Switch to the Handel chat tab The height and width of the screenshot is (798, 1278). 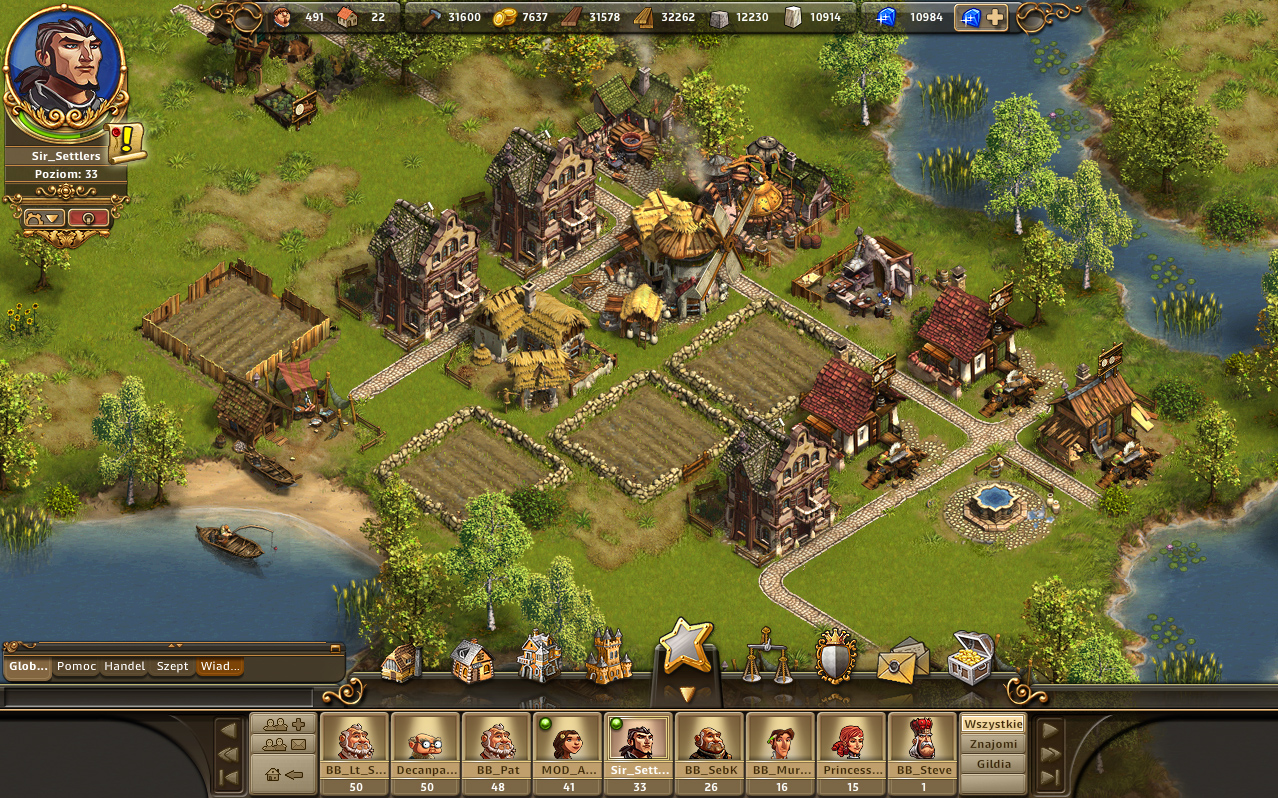pos(125,667)
